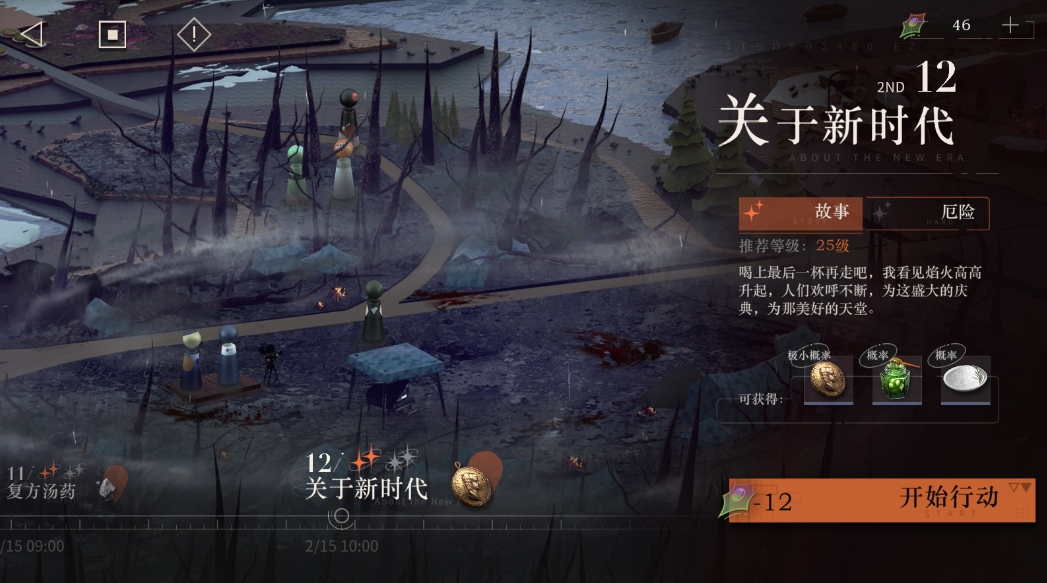The width and height of the screenshot is (1047, 583).
Task: Switch to the 厄险 hard mode tab
Action: pyautogui.click(x=927, y=213)
